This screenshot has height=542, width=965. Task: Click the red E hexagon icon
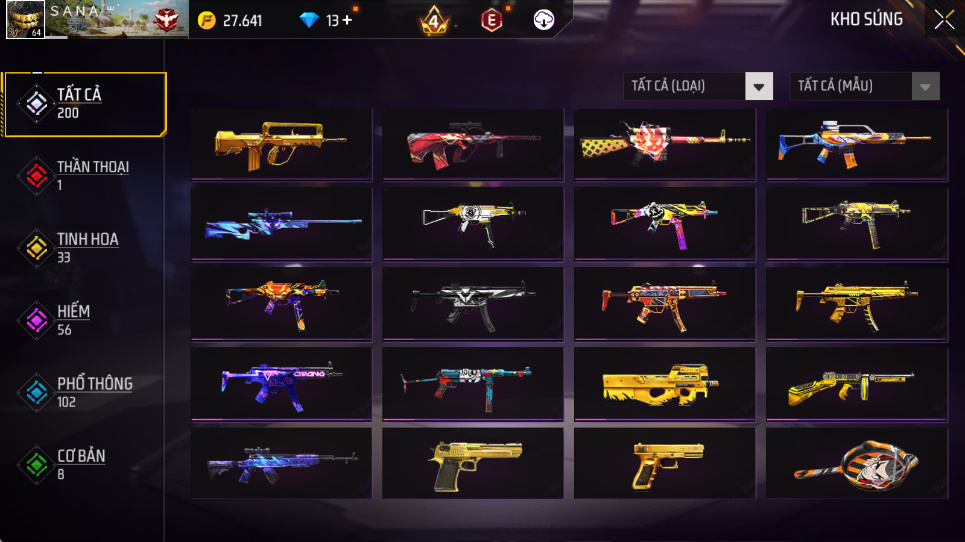click(x=491, y=20)
